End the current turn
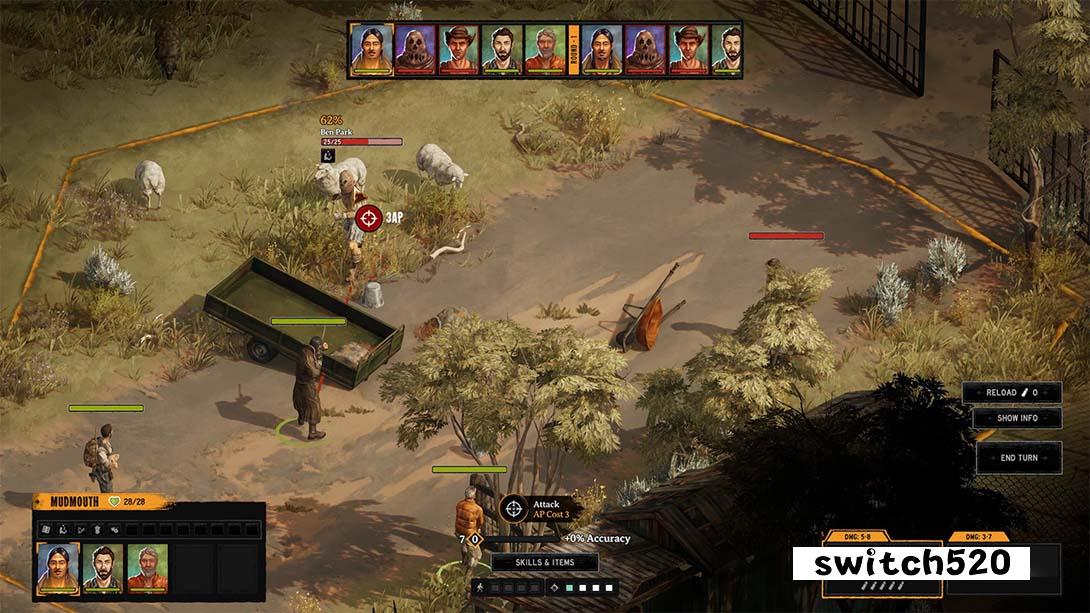 tap(1018, 457)
